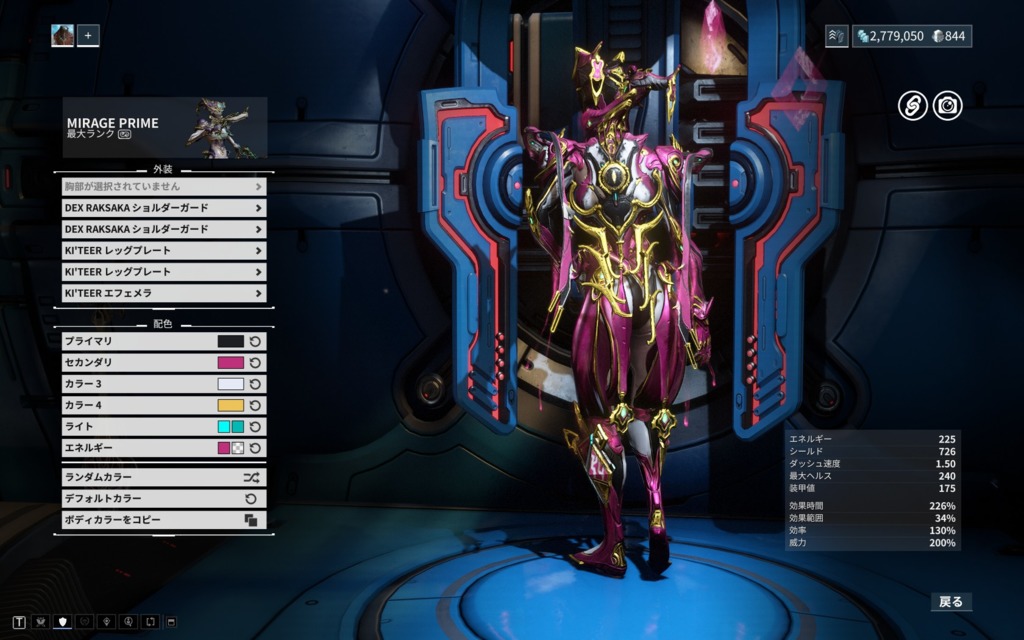Choose the カラー 4 yellow swatch

point(230,405)
